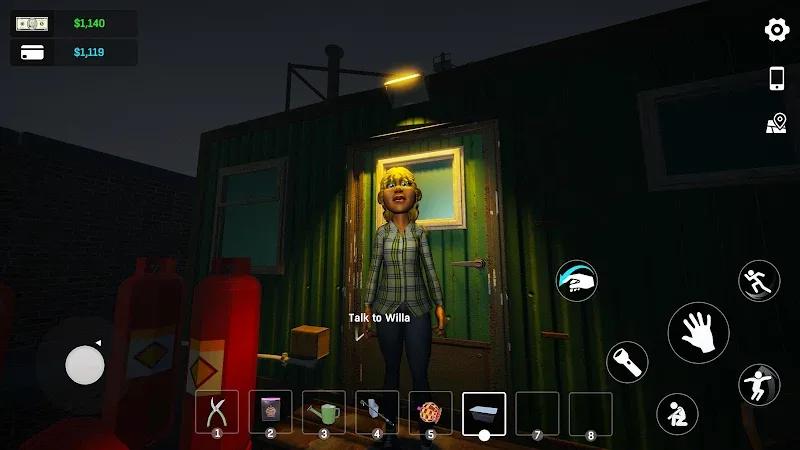Select the pliers in hotbar slot 1
The height and width of the screenshot is (450, 800).
217,411
